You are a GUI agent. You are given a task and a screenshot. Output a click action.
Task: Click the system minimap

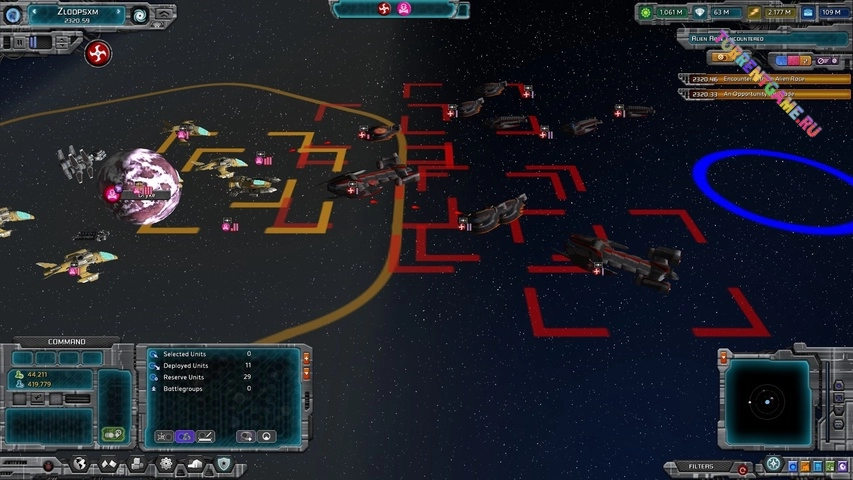(x=766, y=402)
